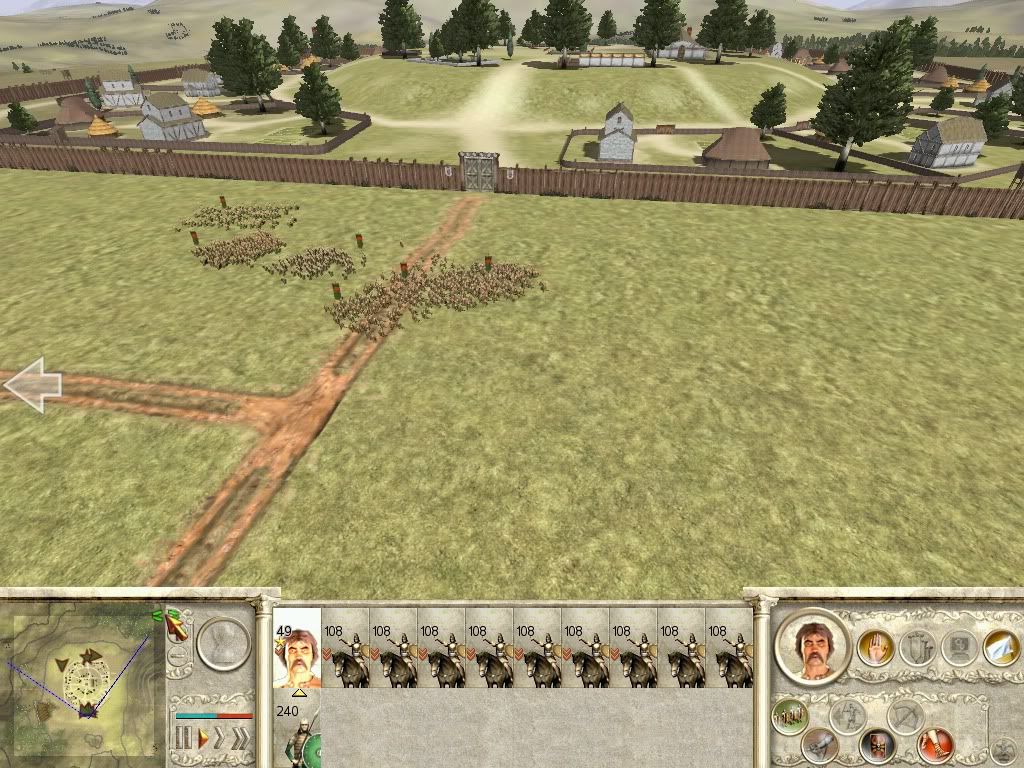Click the general's round portrait
Screen dimensions: 1024x768
point(812,645)
